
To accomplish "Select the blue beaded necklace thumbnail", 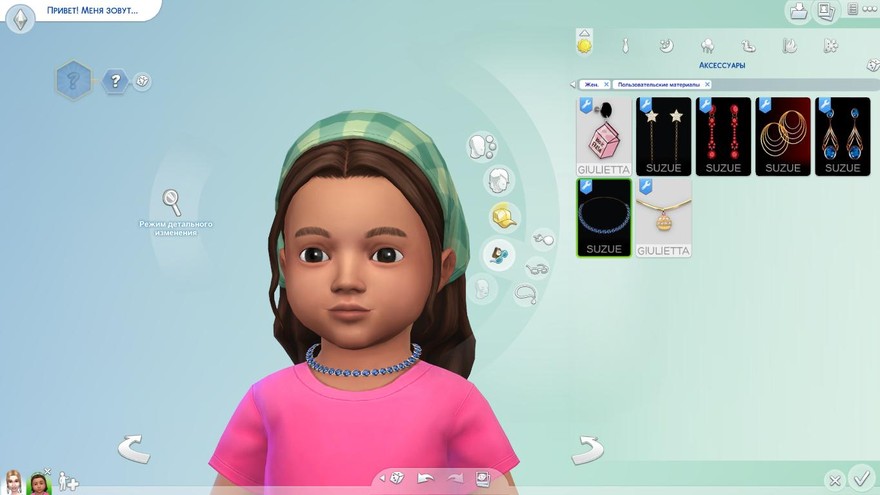I will (604, 217).
